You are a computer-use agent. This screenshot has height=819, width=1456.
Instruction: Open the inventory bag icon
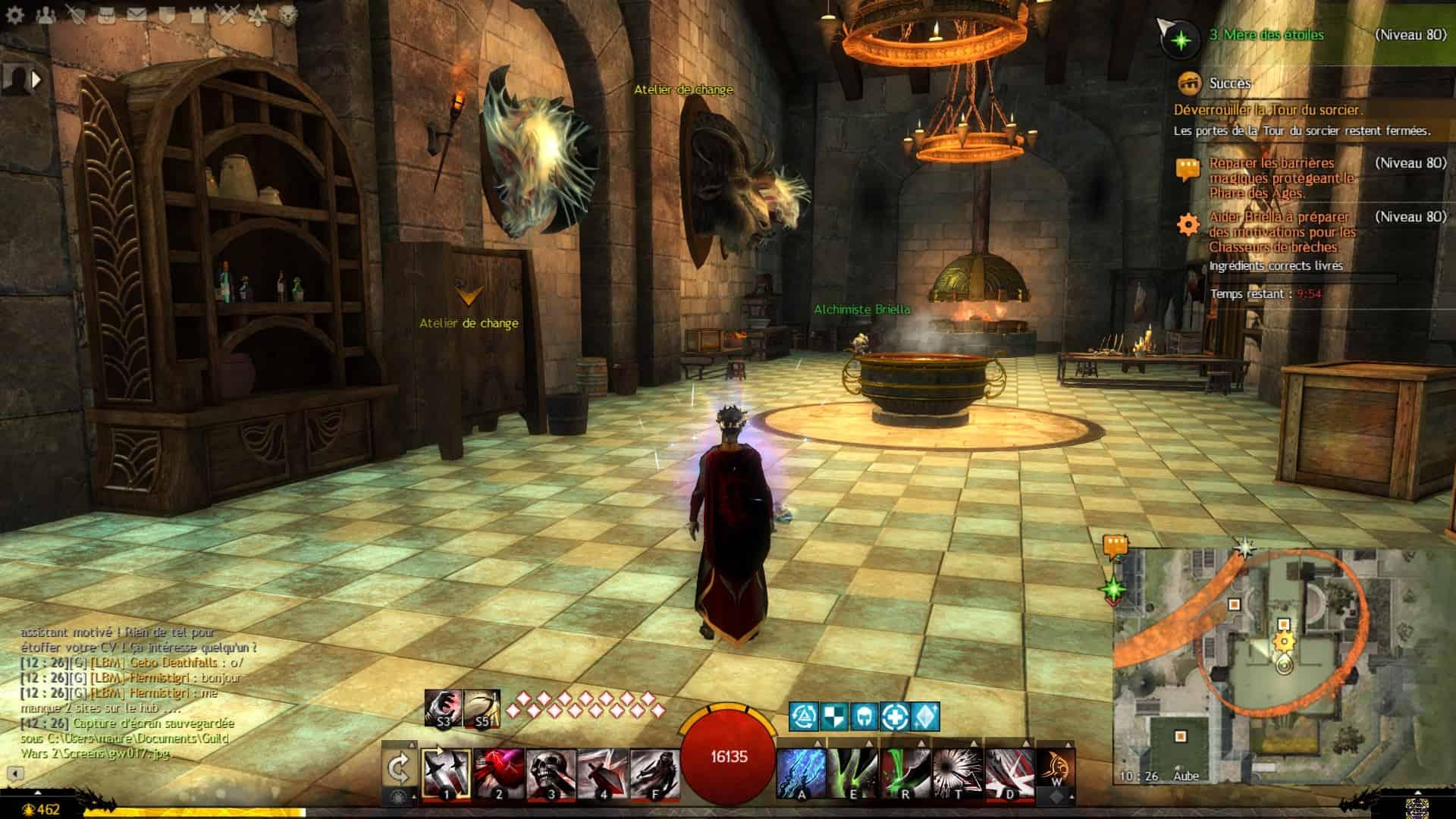106,15
